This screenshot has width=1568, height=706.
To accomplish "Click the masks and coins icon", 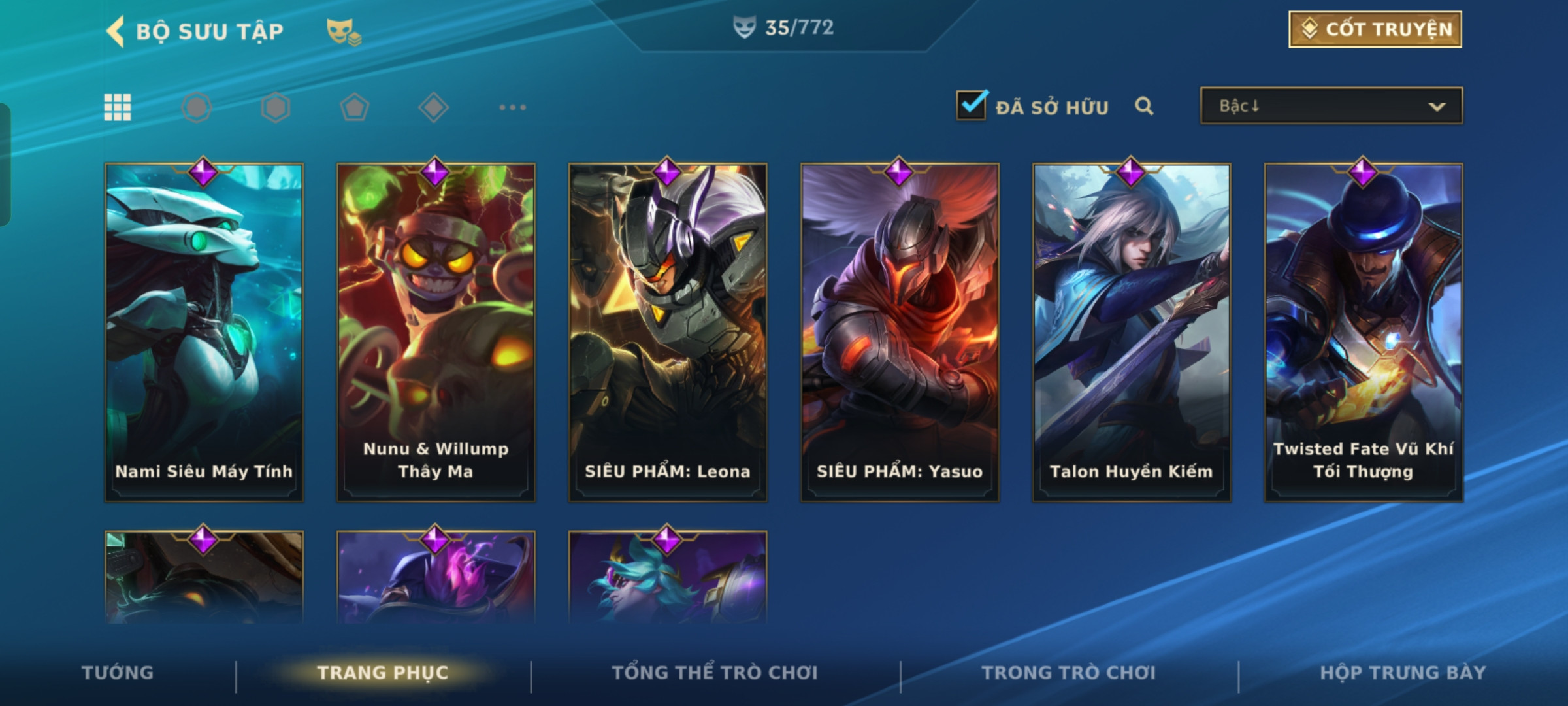I will pyautogui.click(x=344, y=31).
